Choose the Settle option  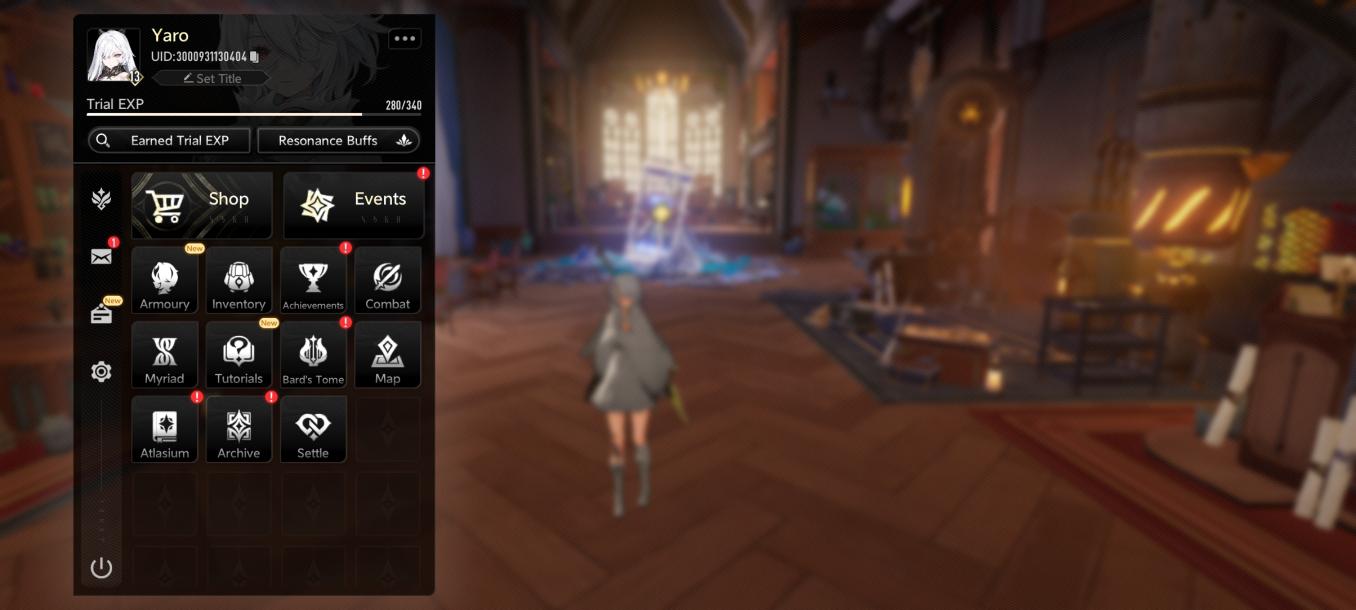tap(313, 430)
